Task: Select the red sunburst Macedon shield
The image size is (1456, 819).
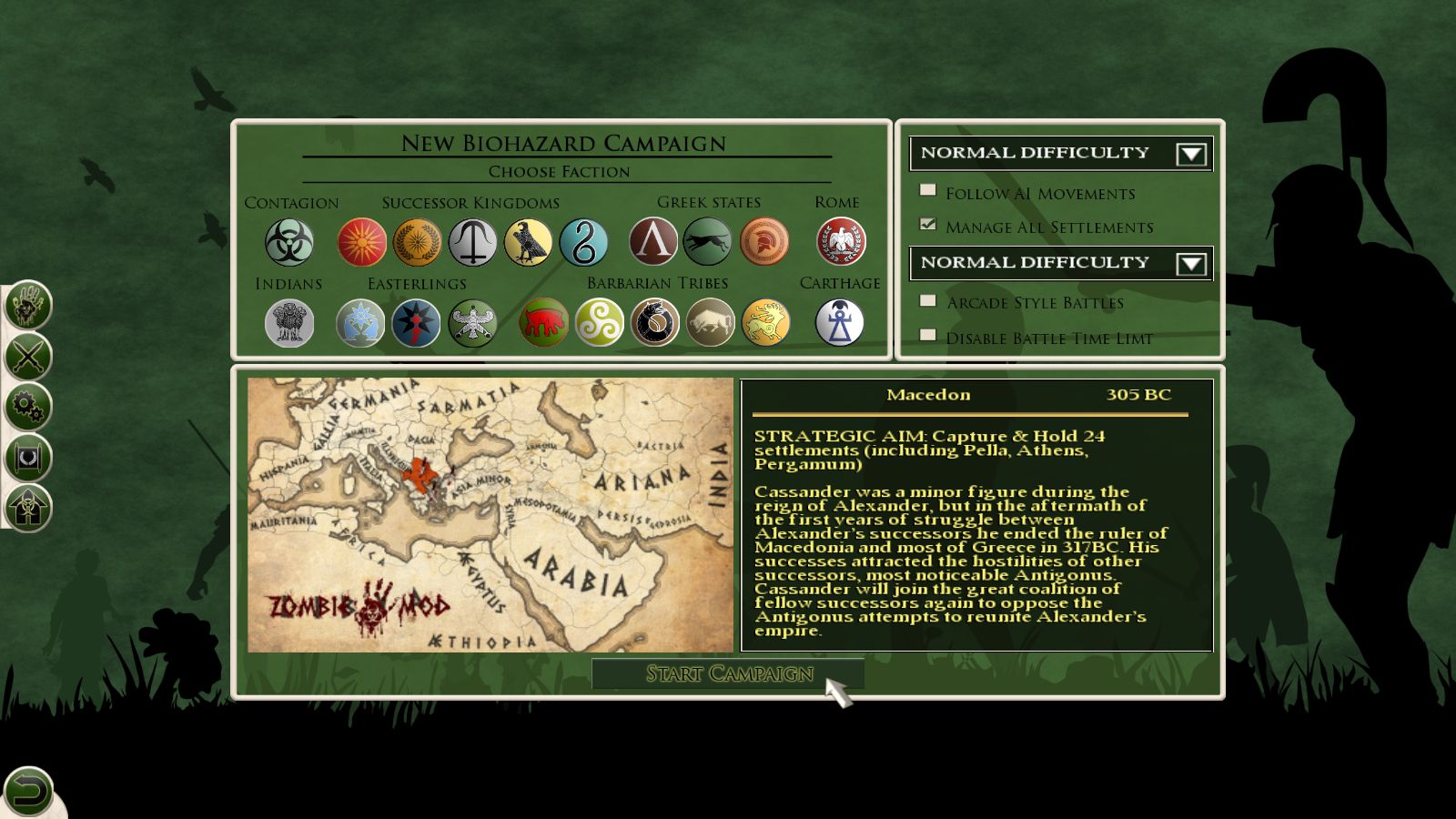Action: [x=361, y=243]
